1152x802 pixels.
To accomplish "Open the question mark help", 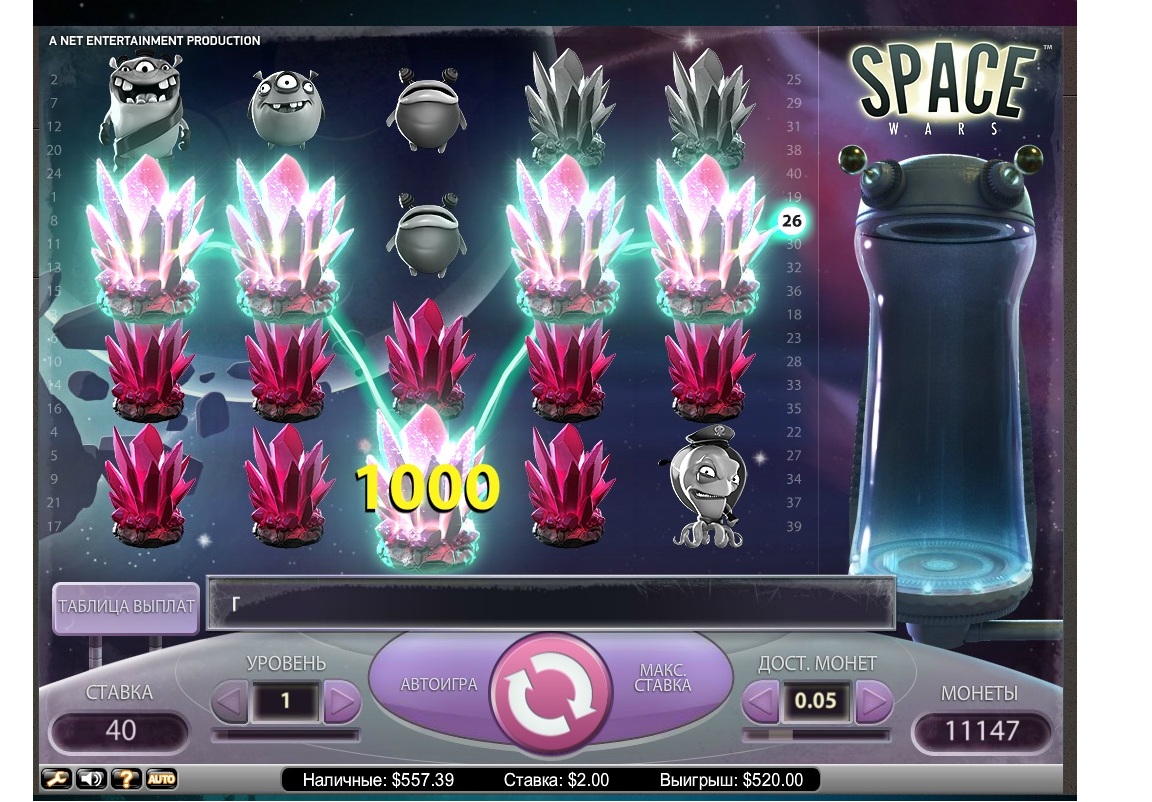I will [126, 778].
